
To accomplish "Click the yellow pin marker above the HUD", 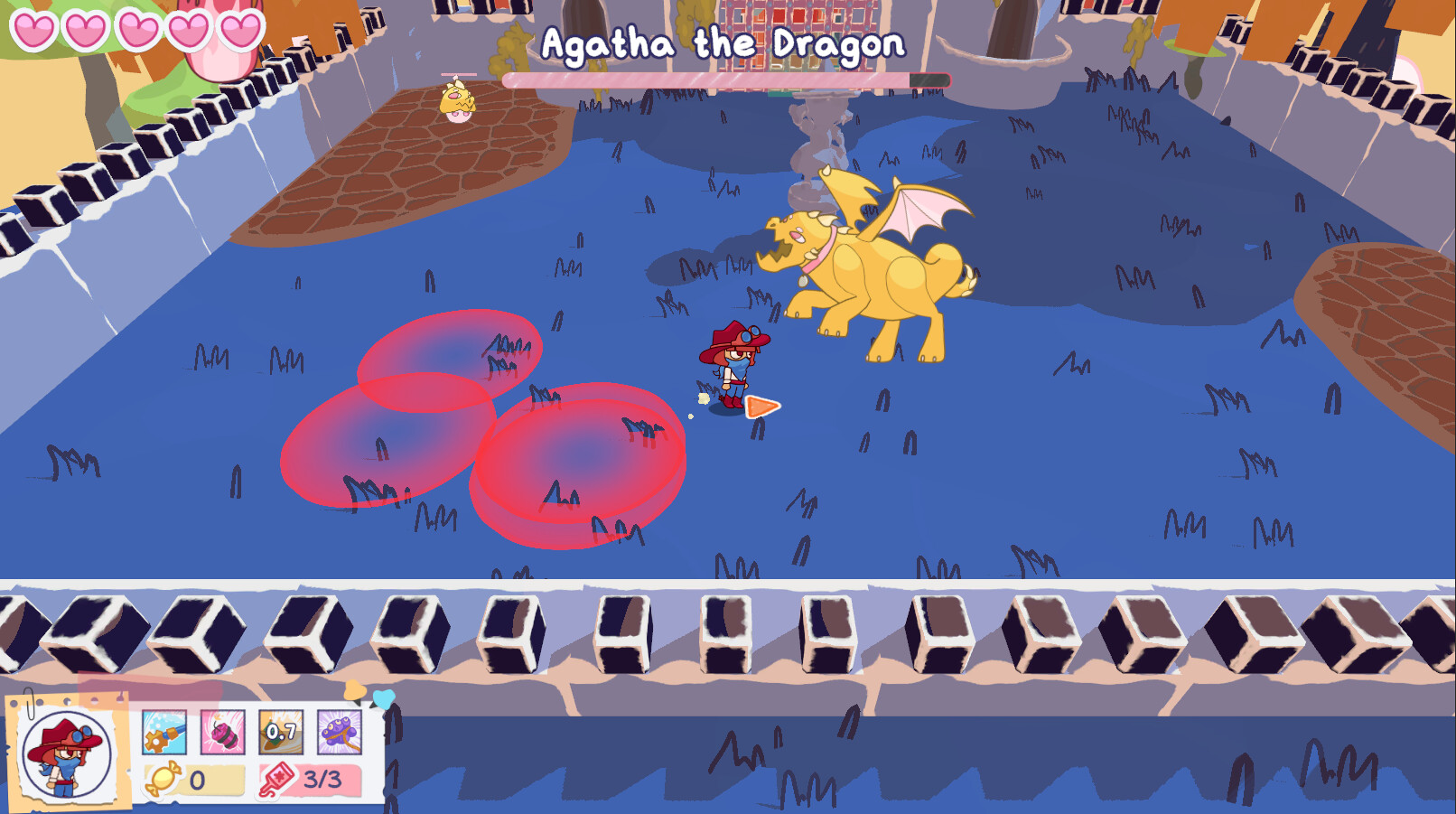I will (354, 689).
